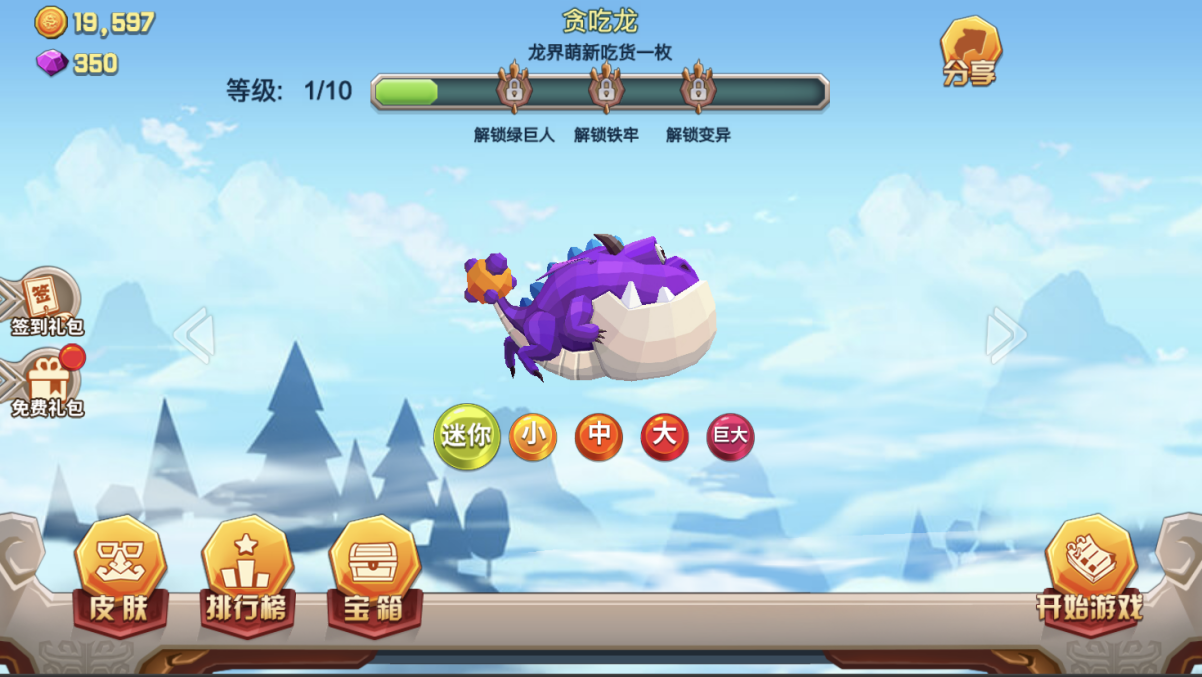
Task: Choose the 小 small size option
Action: tap(533, 437)
